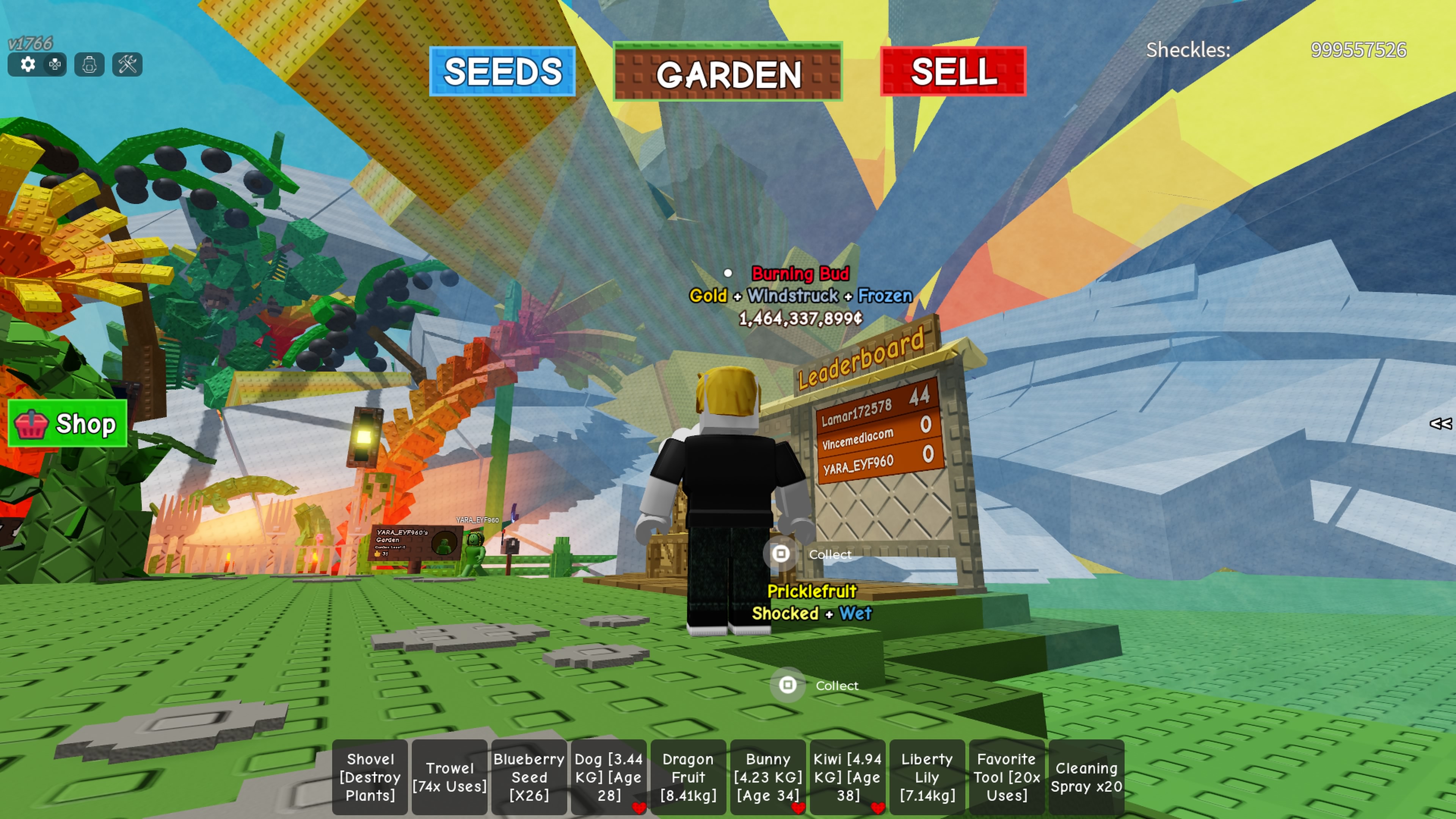
Task: Equip the Liberty Lily slot
Action: pos(927,777)
